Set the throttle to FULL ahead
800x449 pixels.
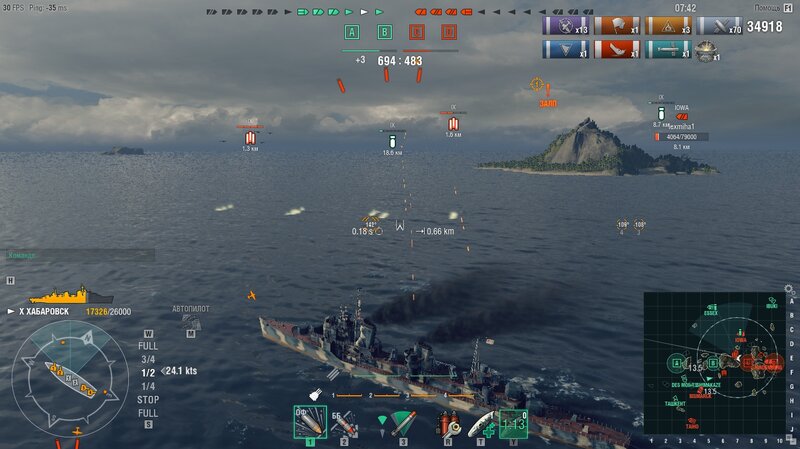pos(148,346)
